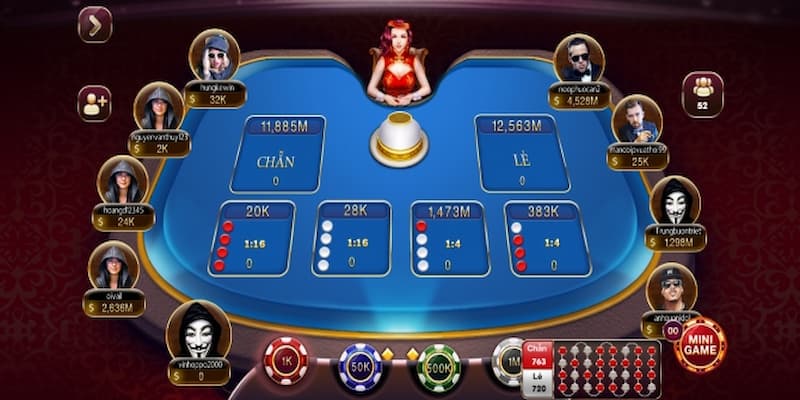This screenshot has height=400, width=800.
Task: View the top-right player with 4,528M
Action: coord(579,59)
